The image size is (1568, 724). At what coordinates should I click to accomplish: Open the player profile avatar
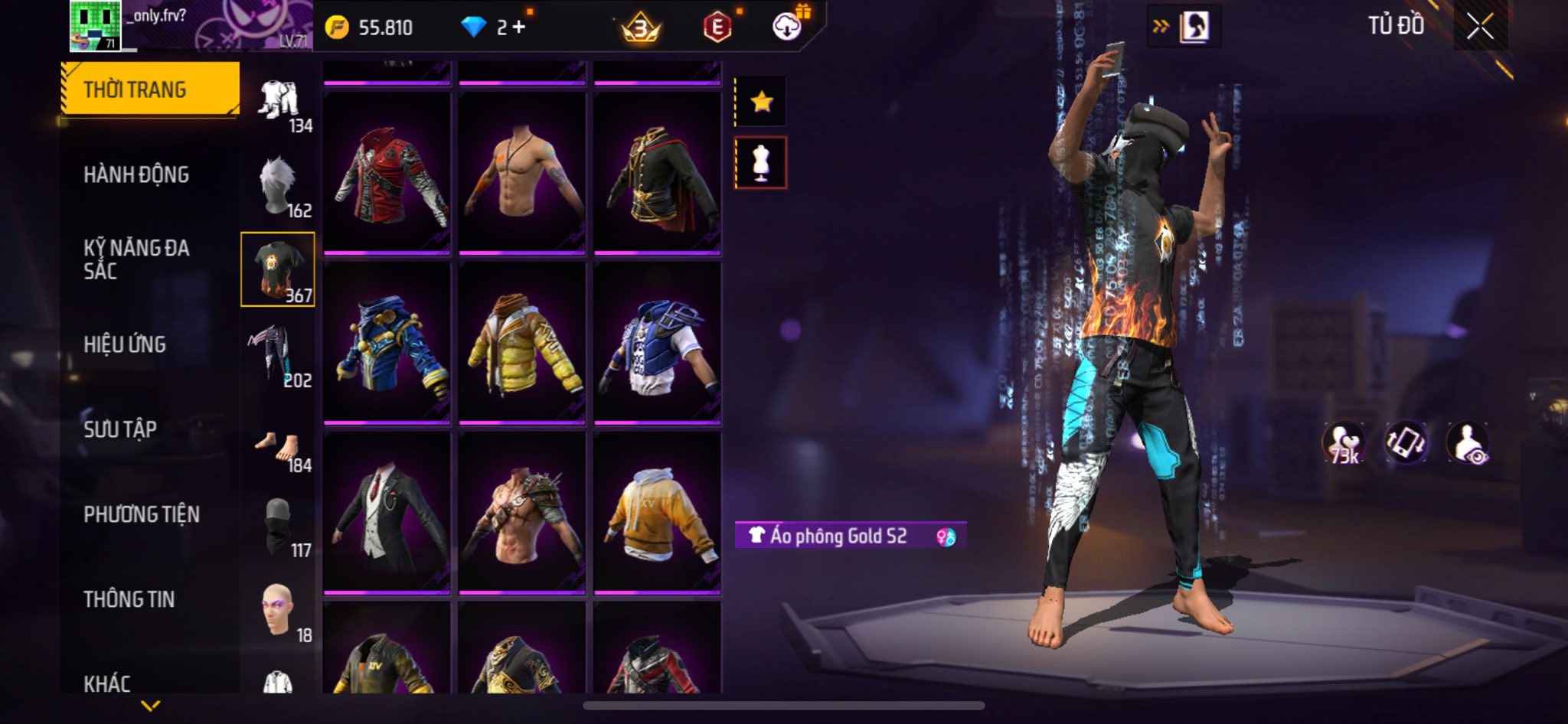click(x=96, y=26)
